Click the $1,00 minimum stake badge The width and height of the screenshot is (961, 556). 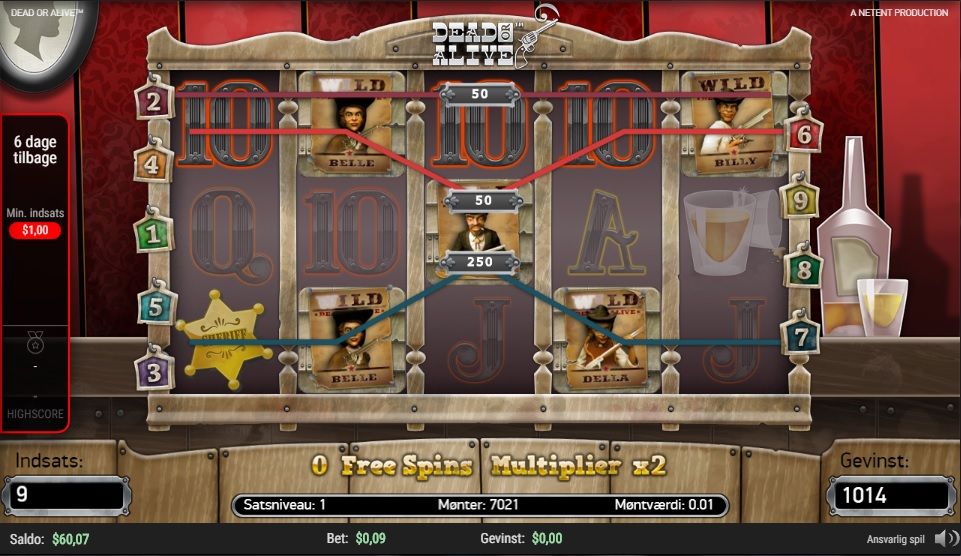coord(35,230)
